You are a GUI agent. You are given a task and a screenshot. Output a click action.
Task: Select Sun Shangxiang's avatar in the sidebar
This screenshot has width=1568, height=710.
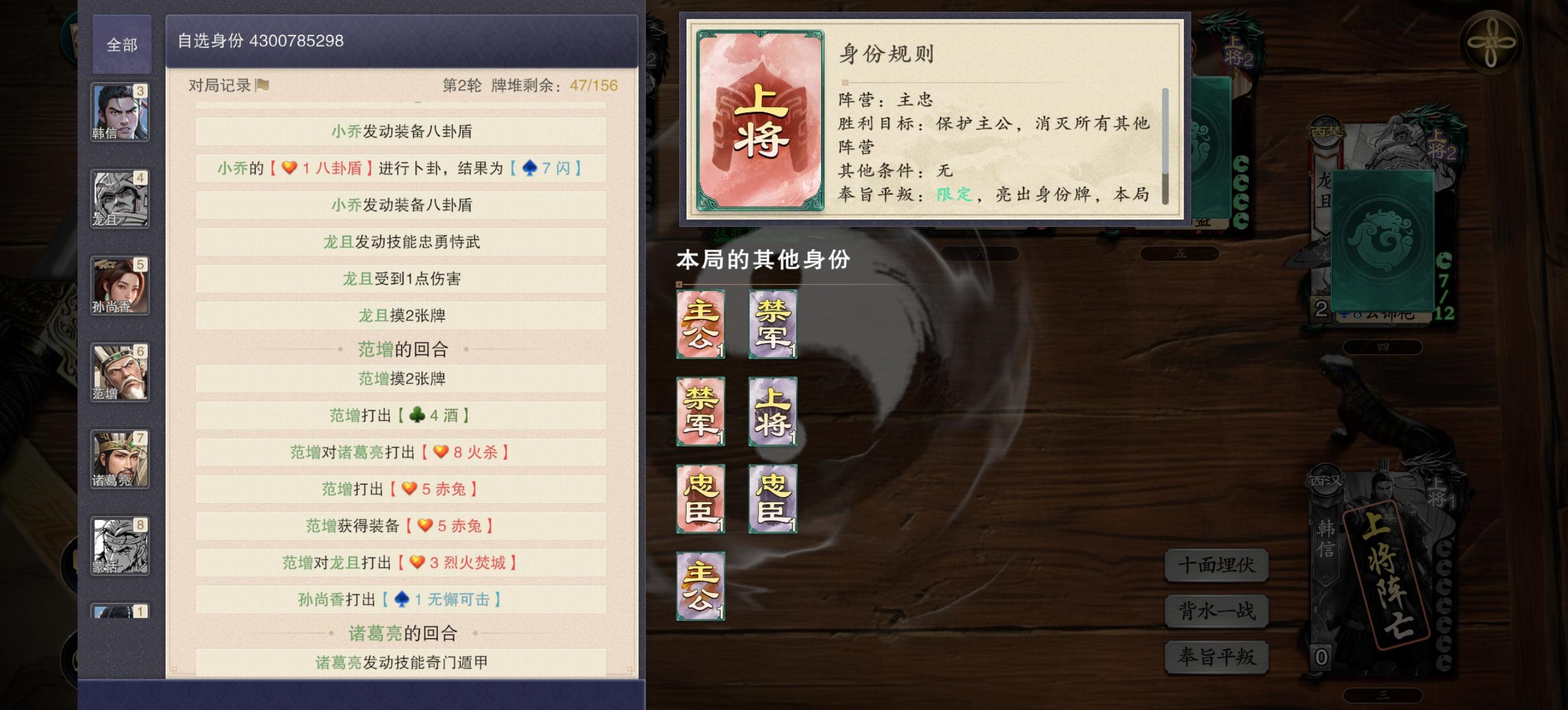120,286
